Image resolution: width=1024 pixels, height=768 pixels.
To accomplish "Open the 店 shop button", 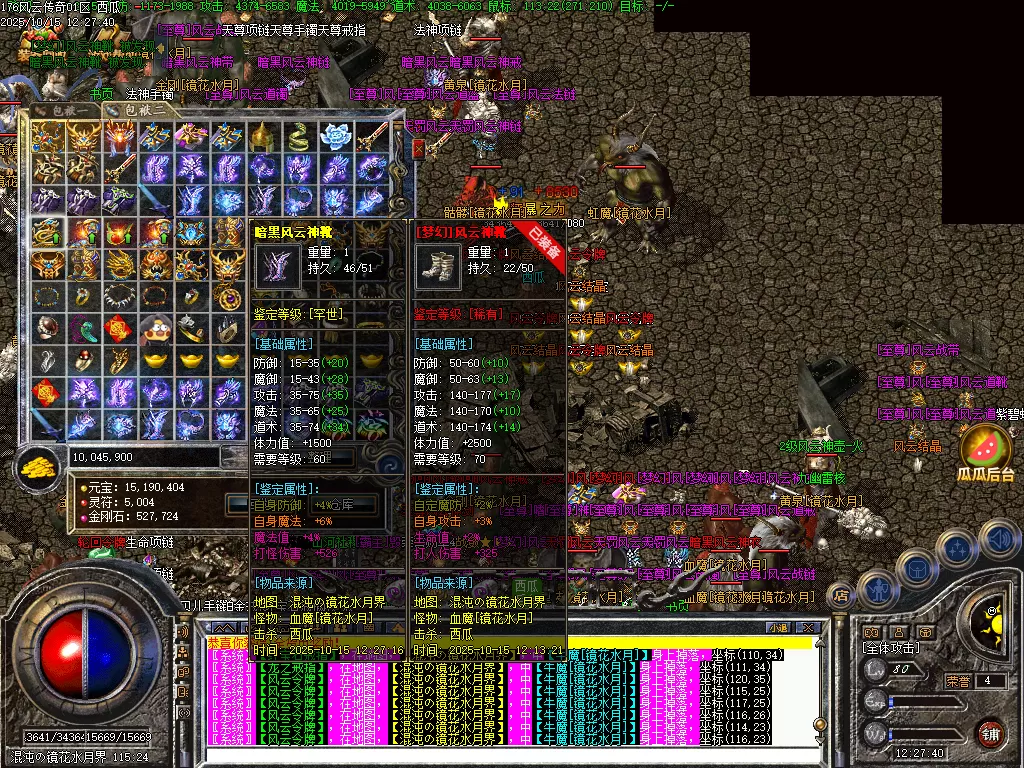I will [841, 597].
